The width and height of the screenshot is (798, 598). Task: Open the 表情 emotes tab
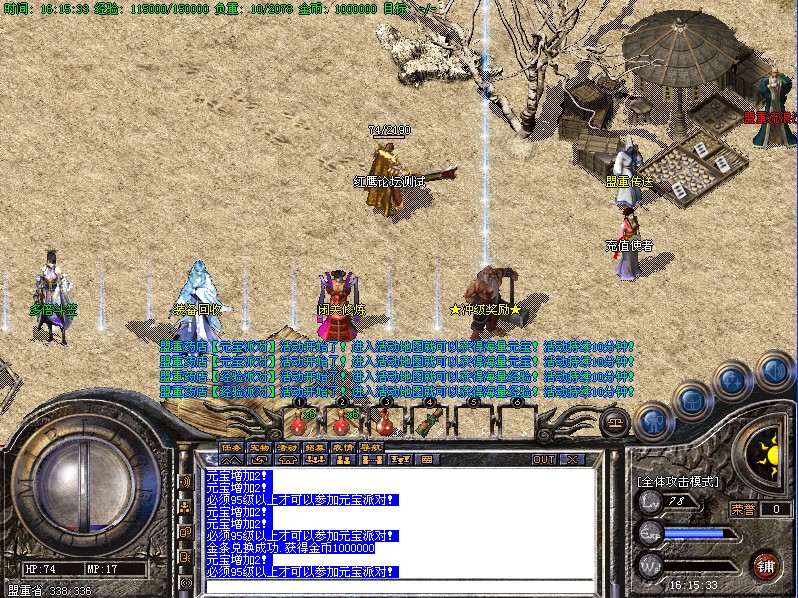point(342,447)
